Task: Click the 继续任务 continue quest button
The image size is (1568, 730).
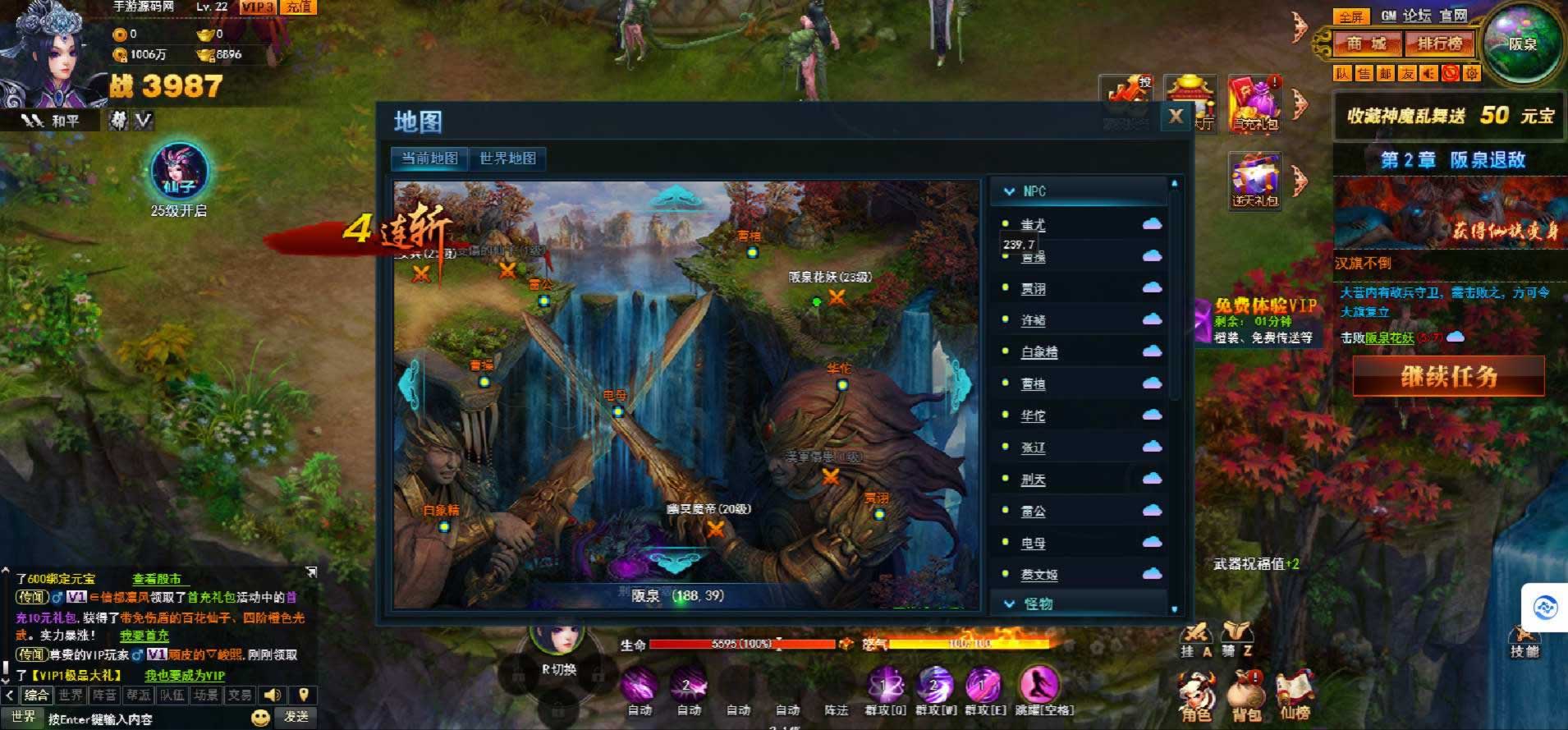Action: [x=1448, y=377]
